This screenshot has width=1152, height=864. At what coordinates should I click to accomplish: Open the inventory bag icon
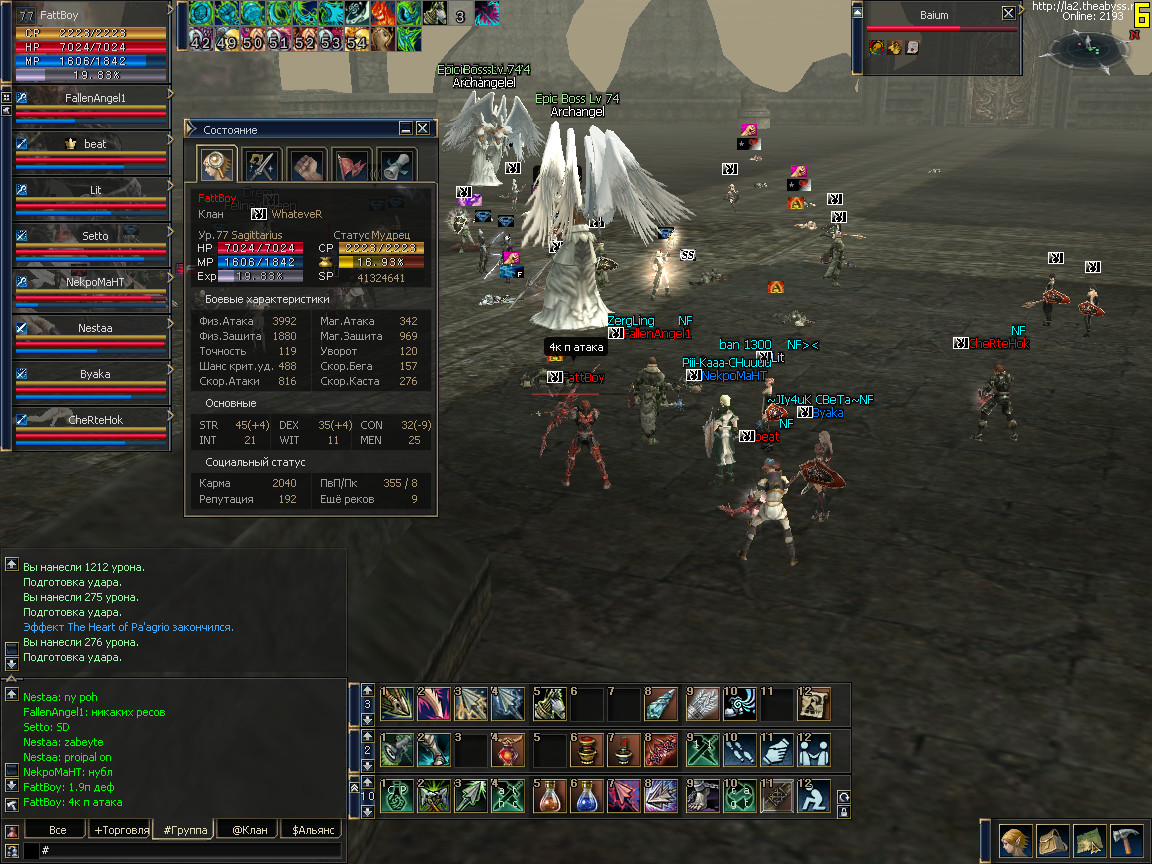1052,840
